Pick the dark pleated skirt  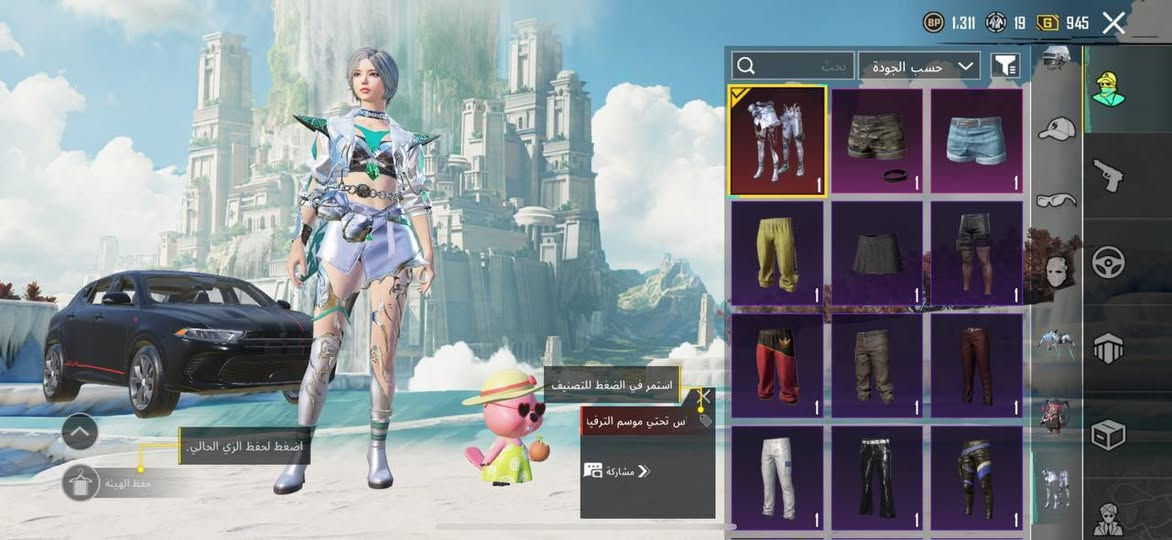[x=877, y=252]
